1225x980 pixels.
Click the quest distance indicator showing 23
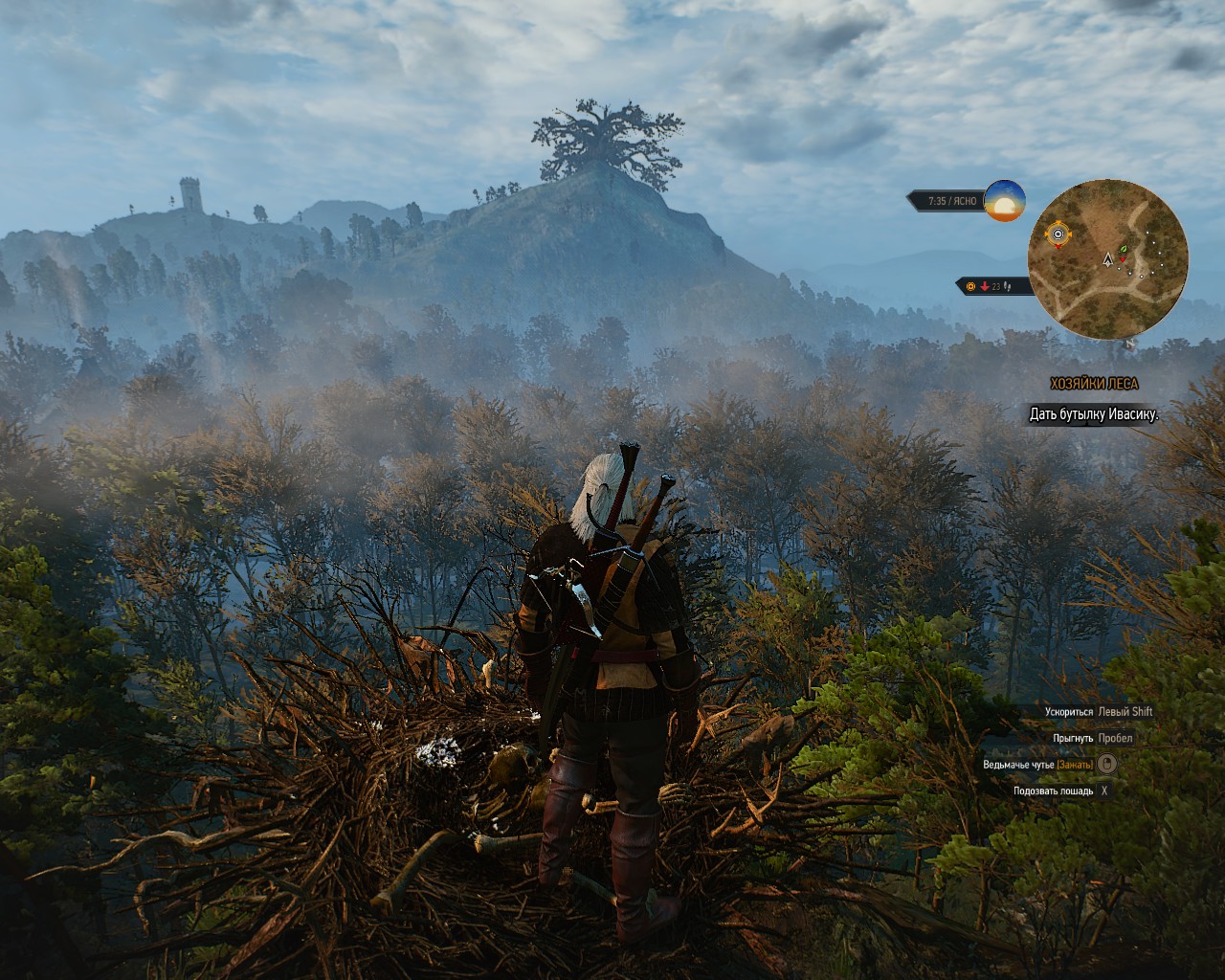coord(994,286)
